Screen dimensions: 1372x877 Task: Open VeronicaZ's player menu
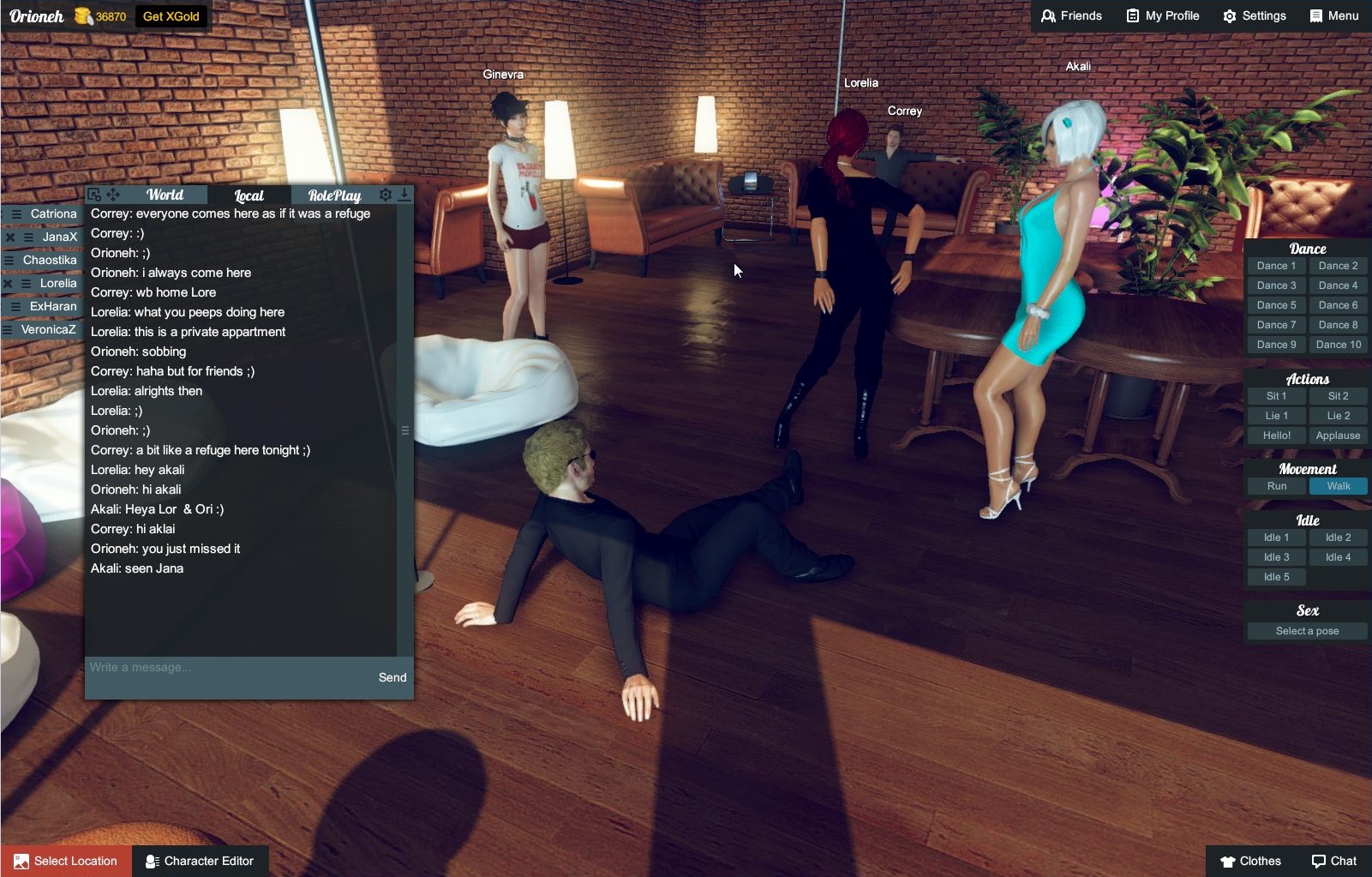(x=9, y=328)
